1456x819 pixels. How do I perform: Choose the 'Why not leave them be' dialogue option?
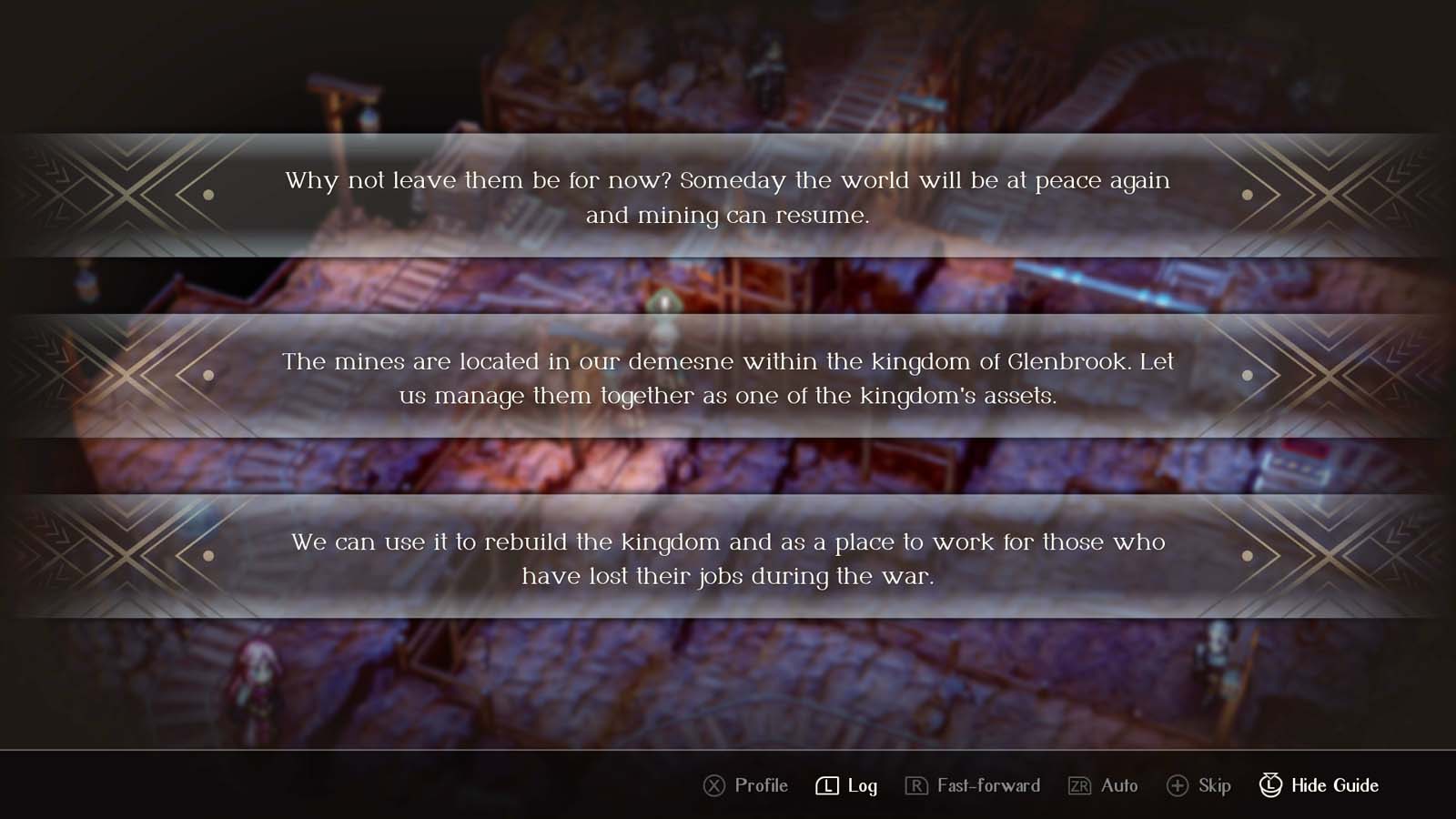click(728, 195)
